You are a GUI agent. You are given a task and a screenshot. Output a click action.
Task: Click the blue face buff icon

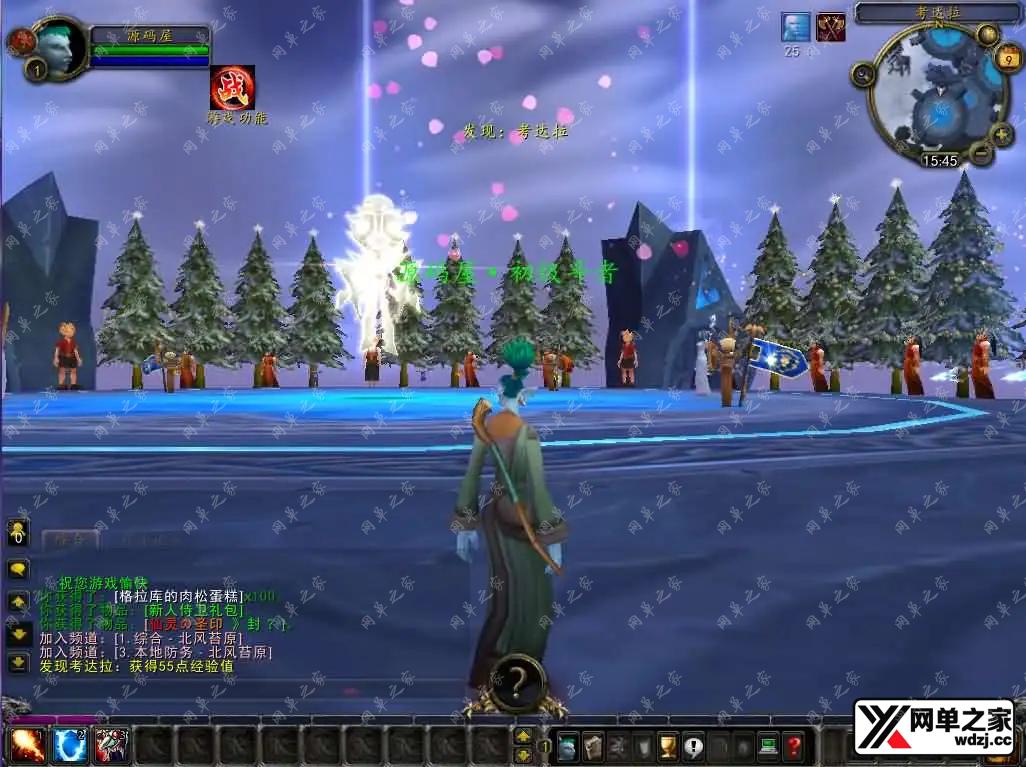click(x=796, y=27)
